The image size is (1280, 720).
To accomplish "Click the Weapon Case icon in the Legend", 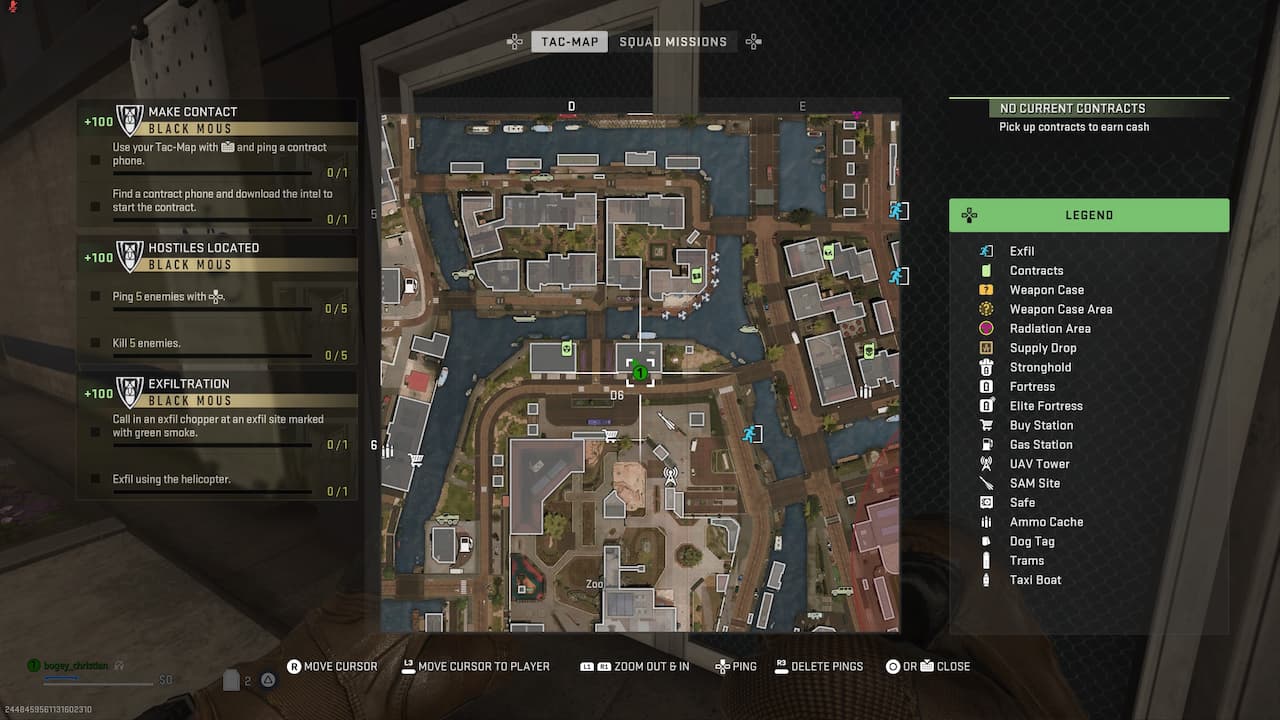I will click(x=987, y=289).
